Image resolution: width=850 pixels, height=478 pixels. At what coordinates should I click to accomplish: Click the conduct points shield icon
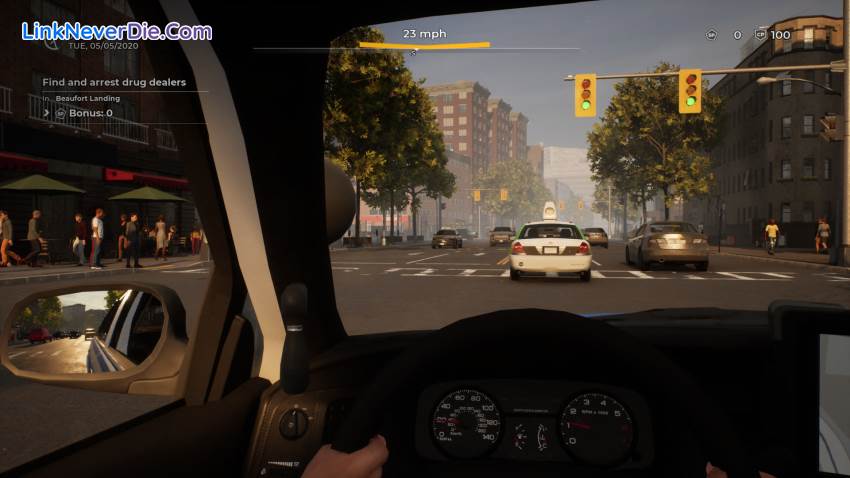[759, 35]
